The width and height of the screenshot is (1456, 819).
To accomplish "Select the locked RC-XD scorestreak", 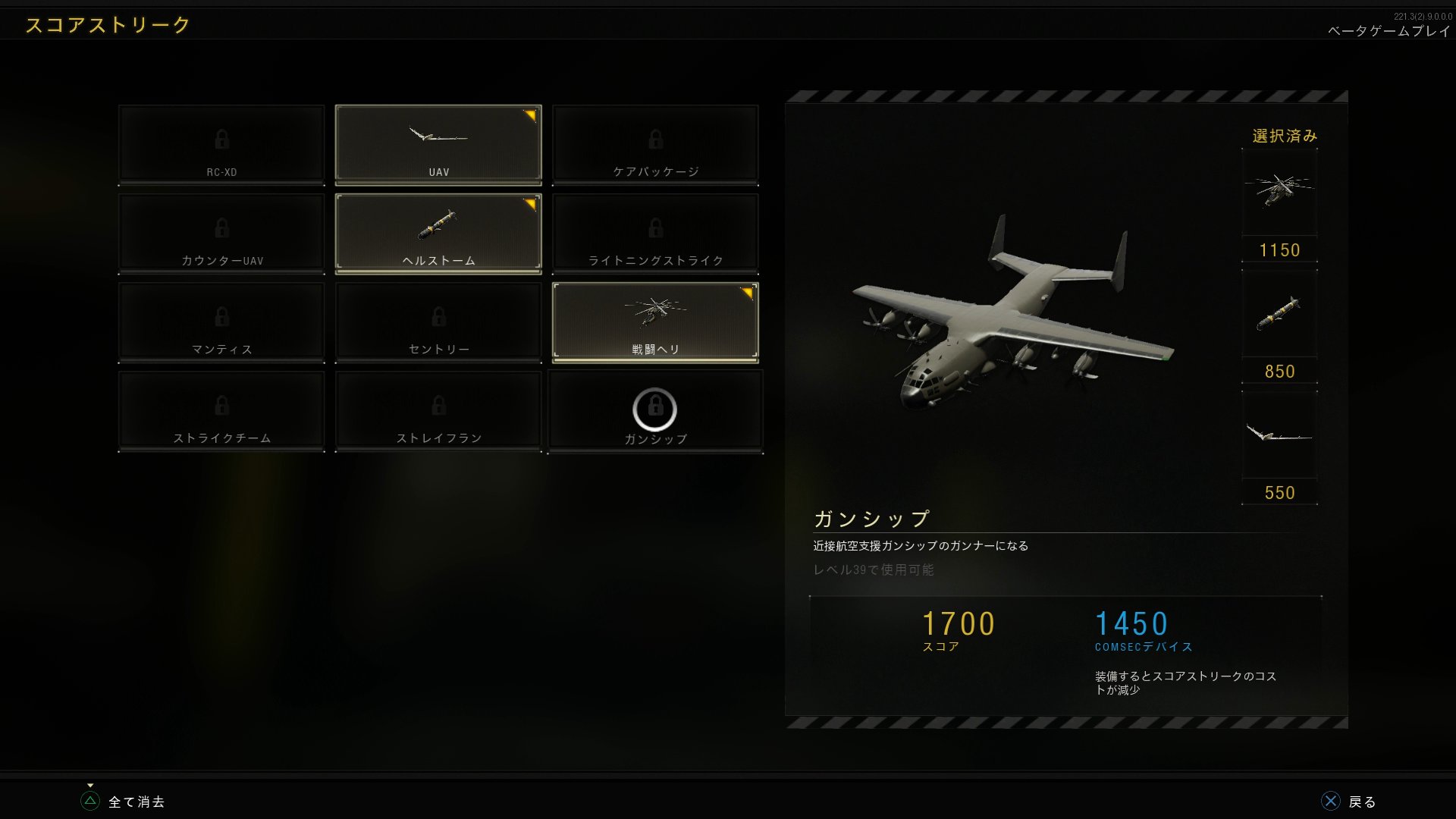I will coord(221,143).
